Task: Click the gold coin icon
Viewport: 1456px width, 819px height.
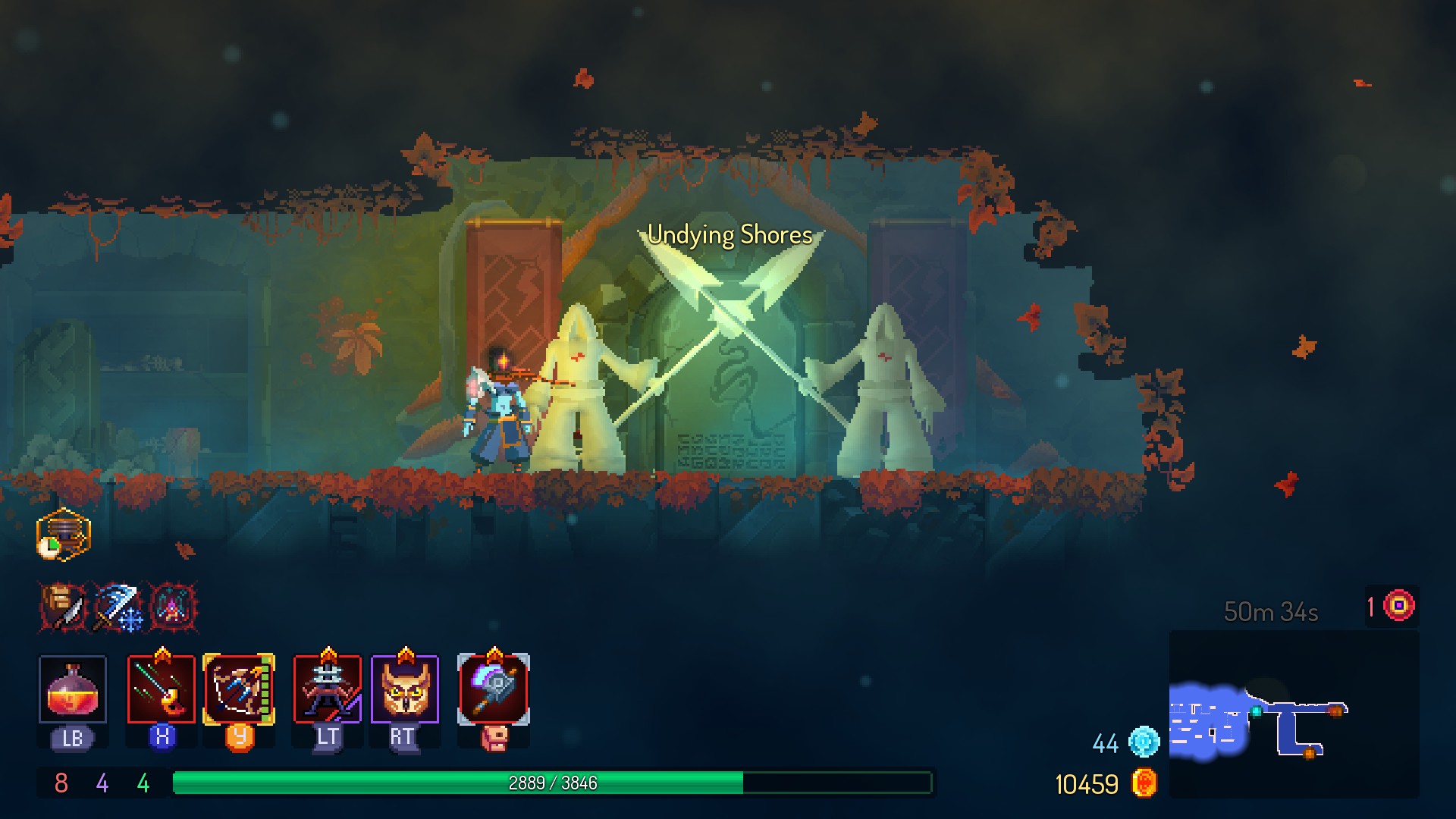Action: (1144, 783)
